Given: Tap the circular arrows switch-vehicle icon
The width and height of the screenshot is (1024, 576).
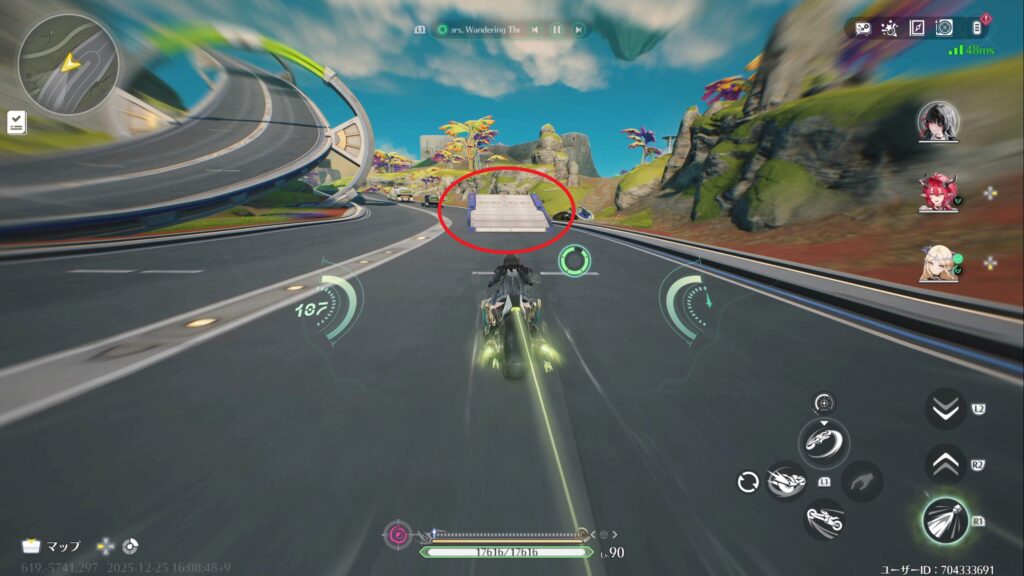Looking at the screenshot, I should point(747,482).
